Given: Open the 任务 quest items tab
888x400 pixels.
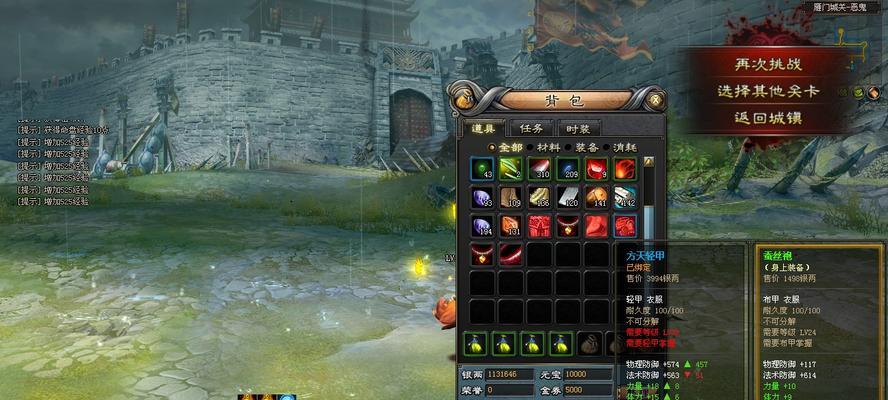Looking at the screenshot, I should pyautogui.click(x=532, y=128).
